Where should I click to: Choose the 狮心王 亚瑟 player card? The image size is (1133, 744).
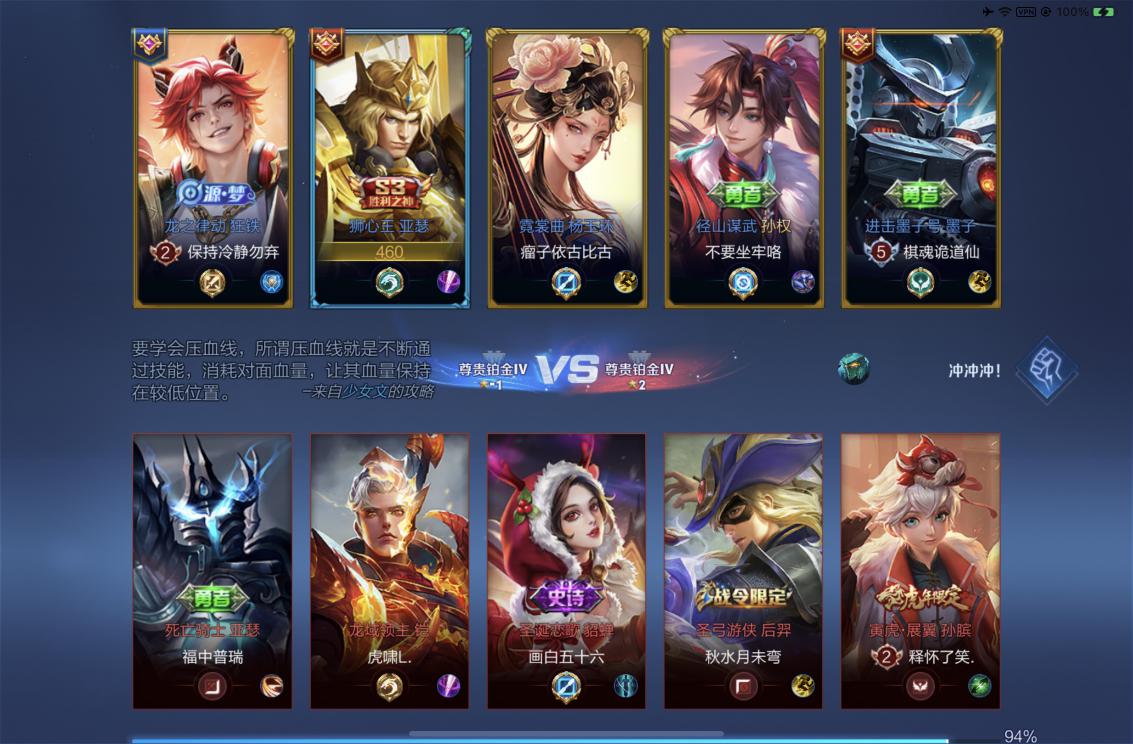pyautogui.click(x=390, y=168)
